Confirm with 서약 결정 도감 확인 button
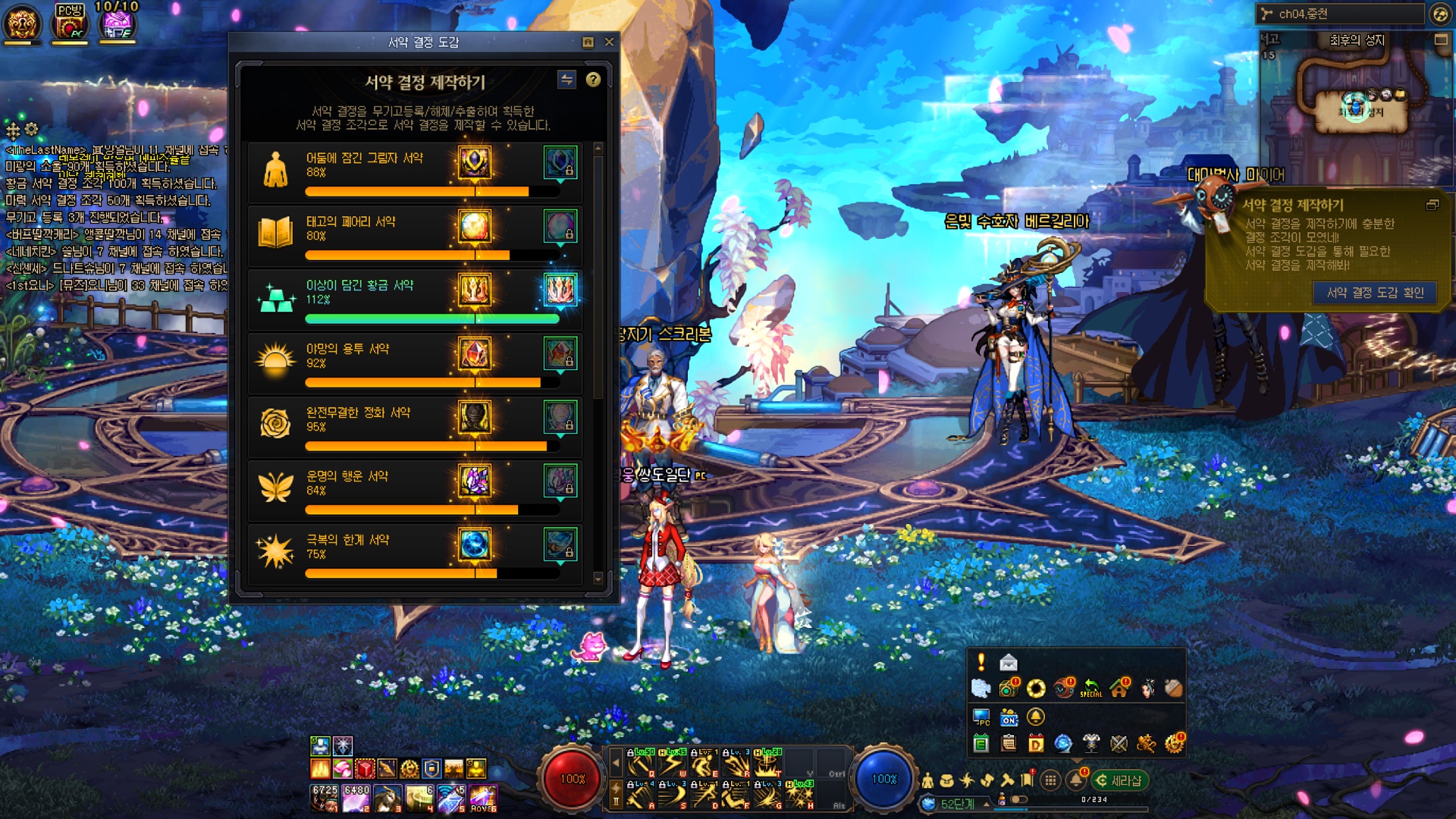 (x=1374, y=293)
